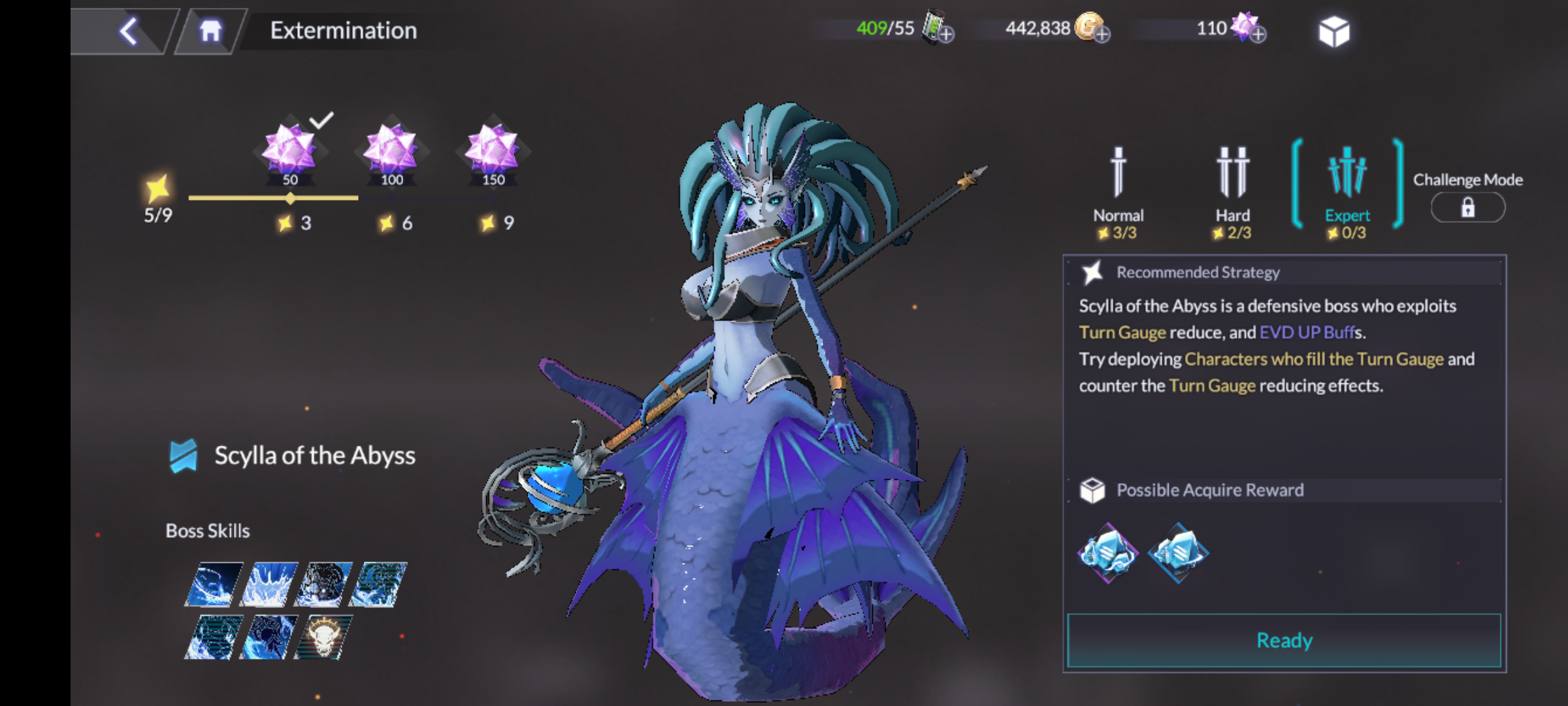1568x706 pixels.
Task: Add more stamina with the plus icon
Action: (x=946, y=34)
